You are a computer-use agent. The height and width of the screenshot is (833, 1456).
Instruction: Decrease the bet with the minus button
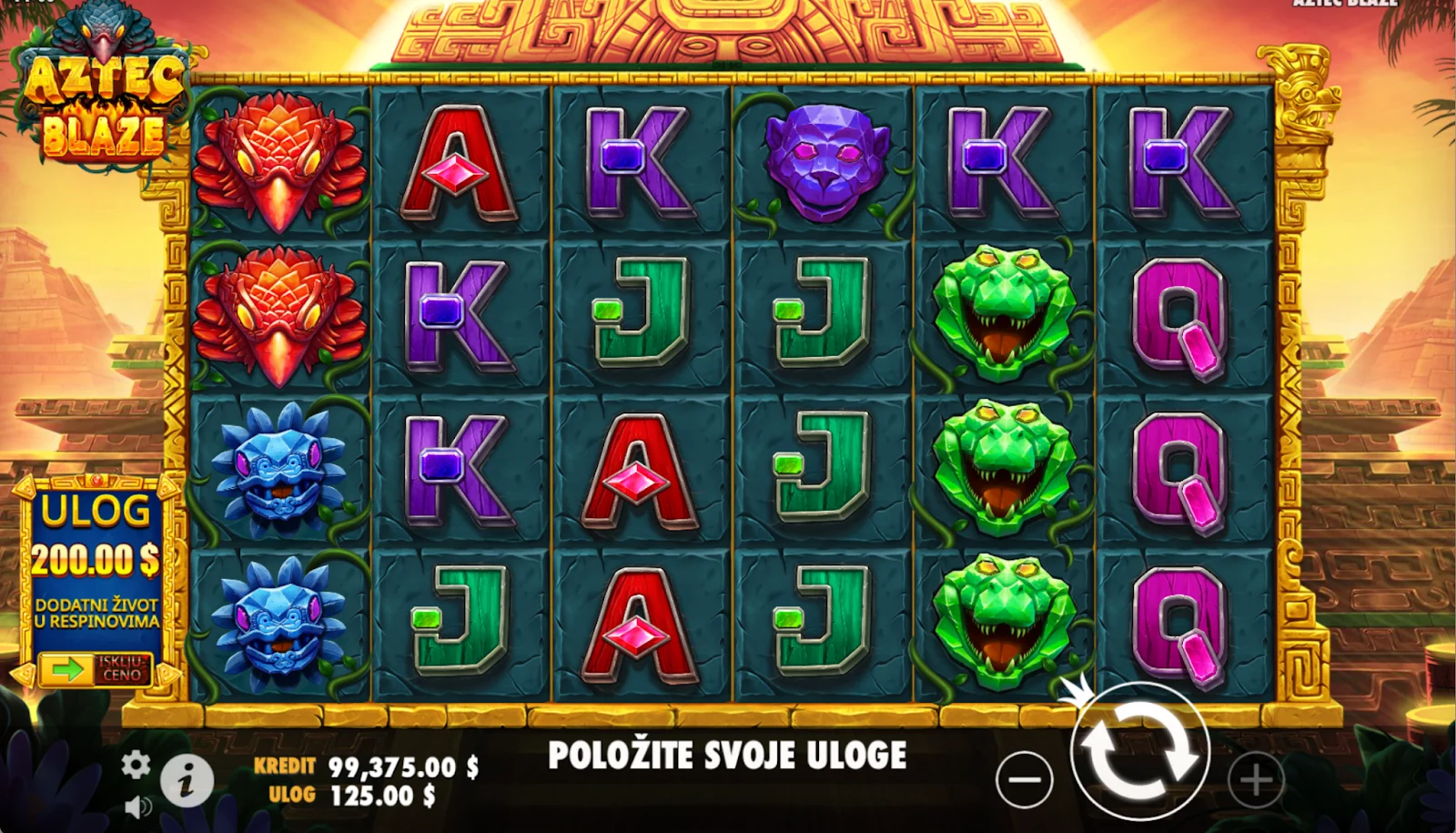pos(1024,780)
